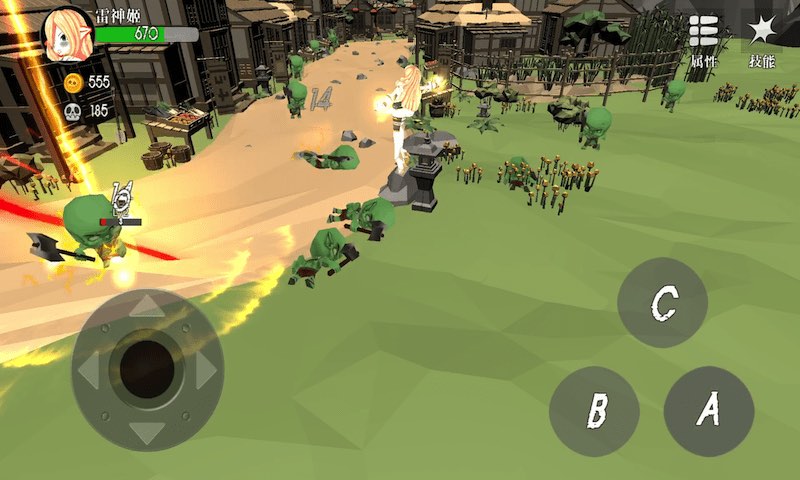Tap the joystick's up arrow
Viewport: 800px width, 480px height.
click(147, 306)
